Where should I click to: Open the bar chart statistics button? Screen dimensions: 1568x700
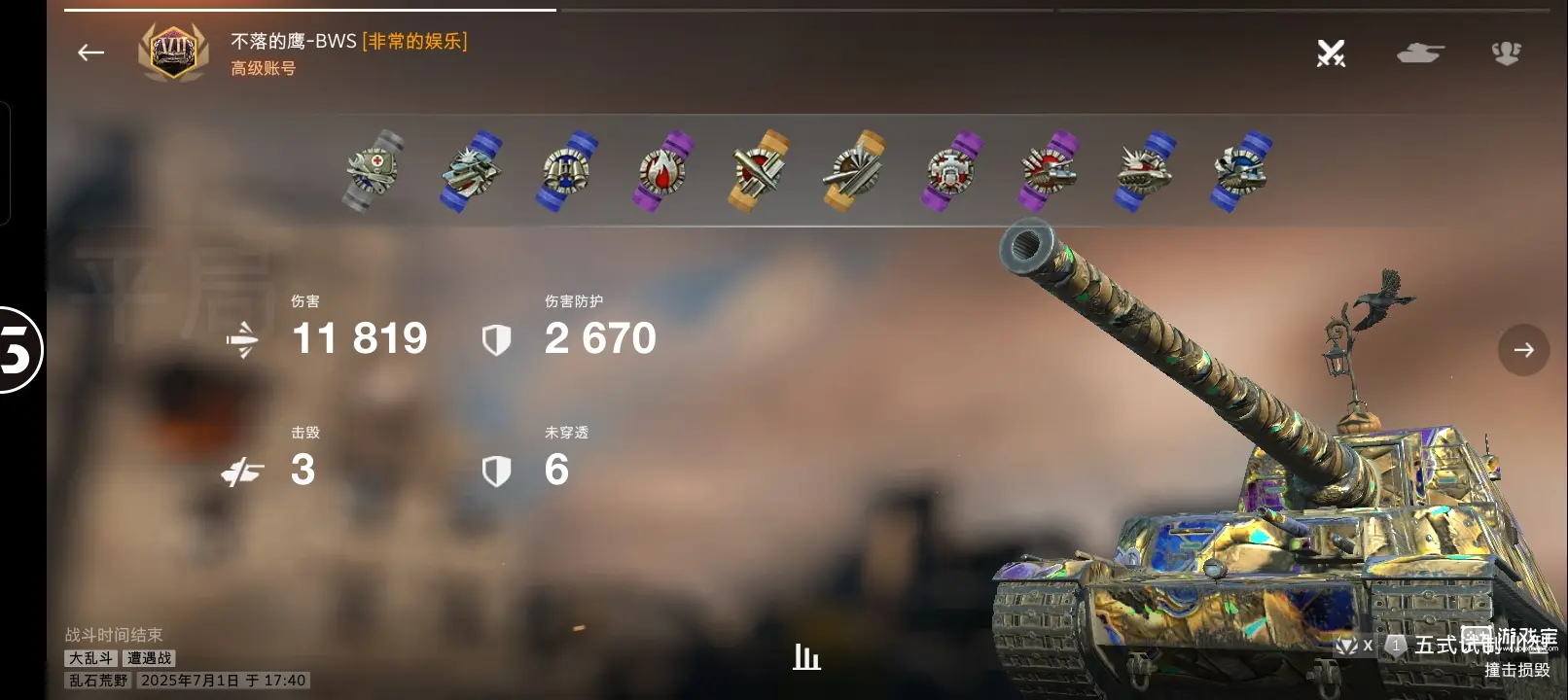pyautogui.click(x=806, y=657)
